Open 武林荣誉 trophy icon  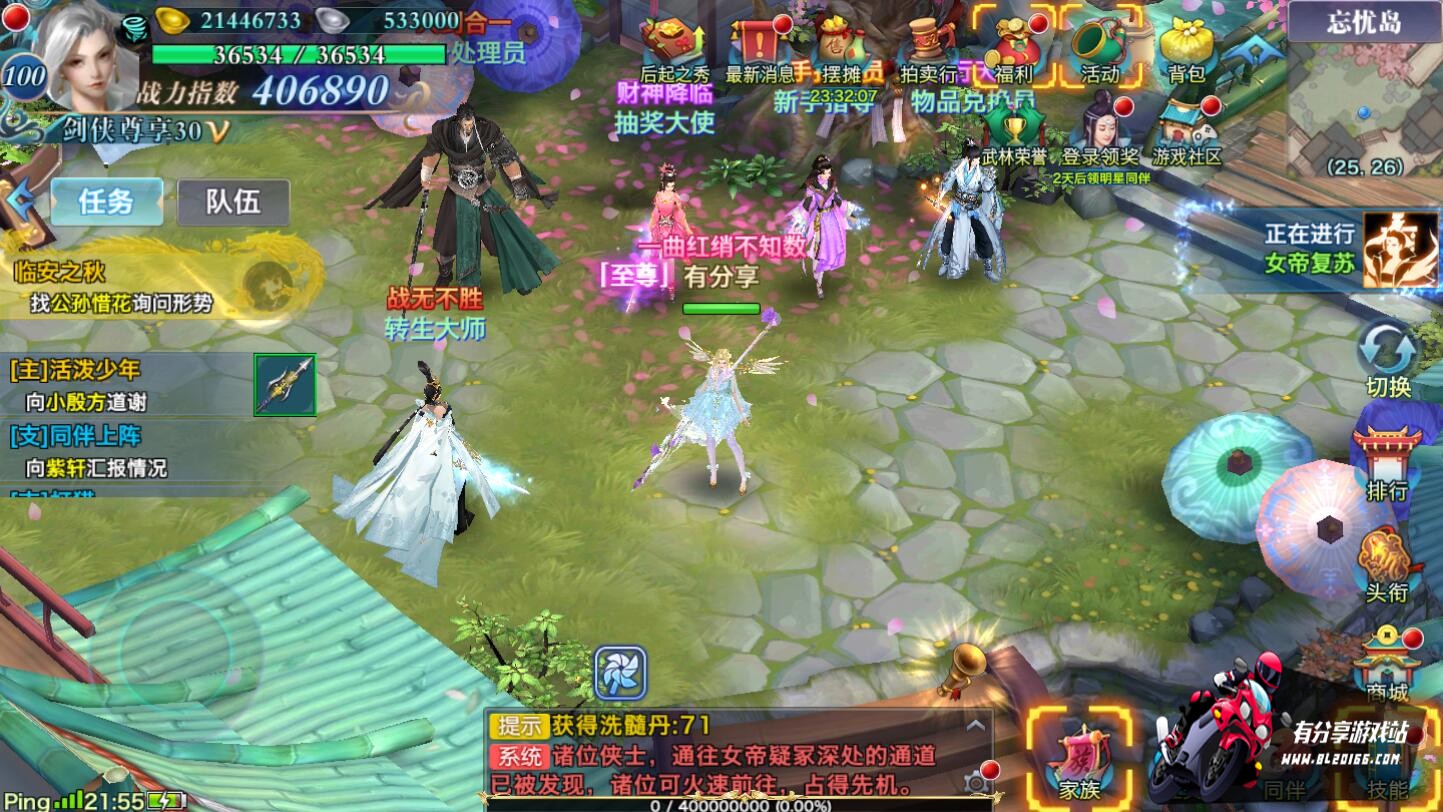[1013, 135]
